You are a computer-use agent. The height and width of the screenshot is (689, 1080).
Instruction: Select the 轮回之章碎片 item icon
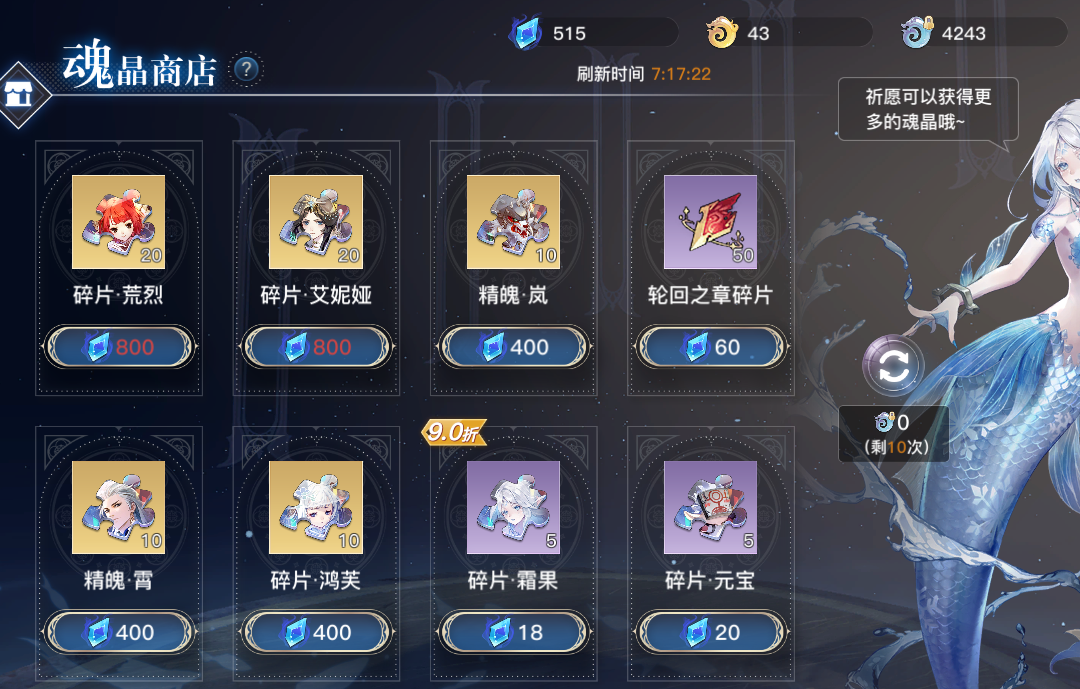tap(710, 222)
